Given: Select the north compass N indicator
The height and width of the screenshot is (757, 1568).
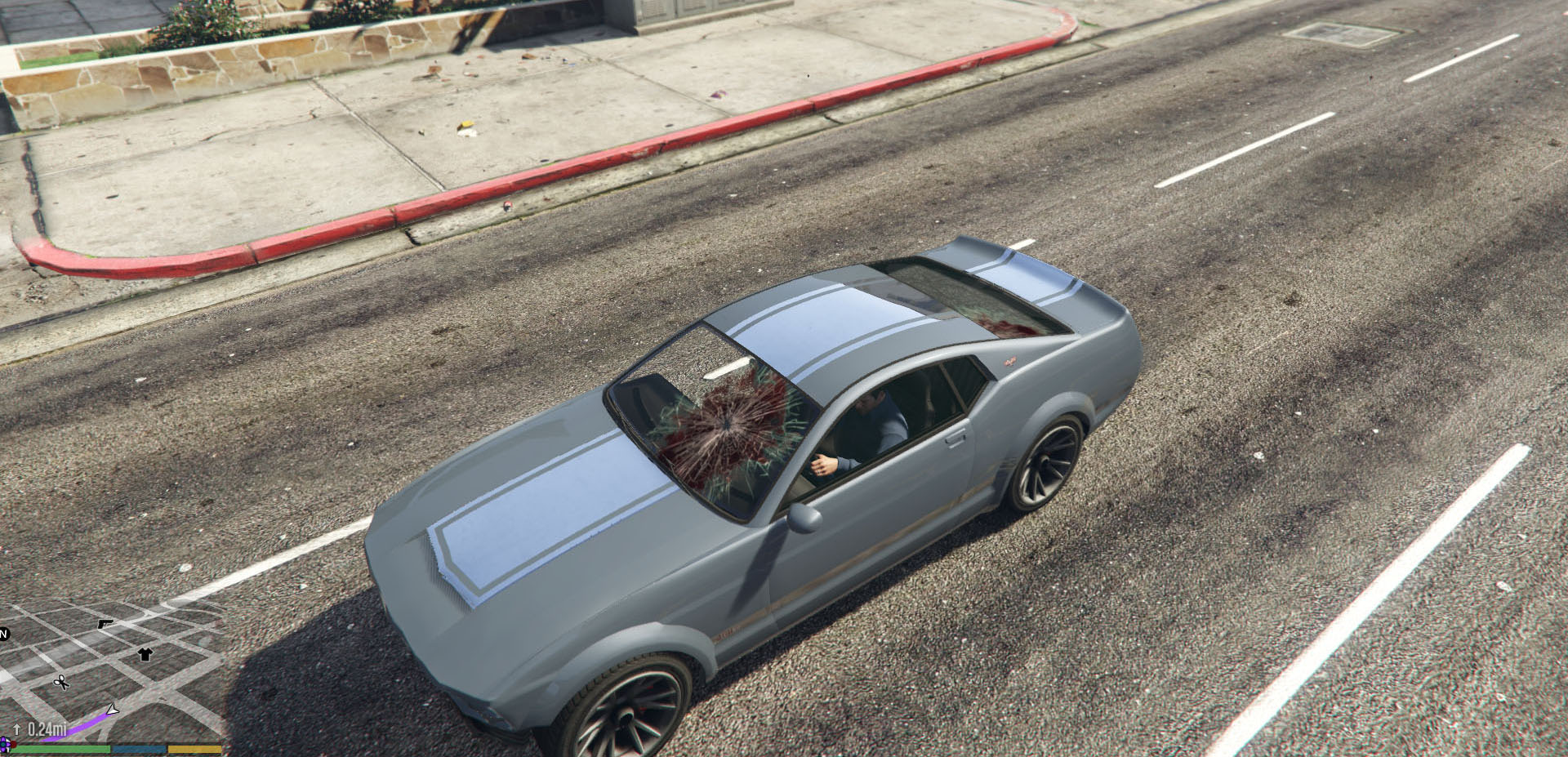Looking at the screenshot, I should pyautogui.click(x=4, y=634).
